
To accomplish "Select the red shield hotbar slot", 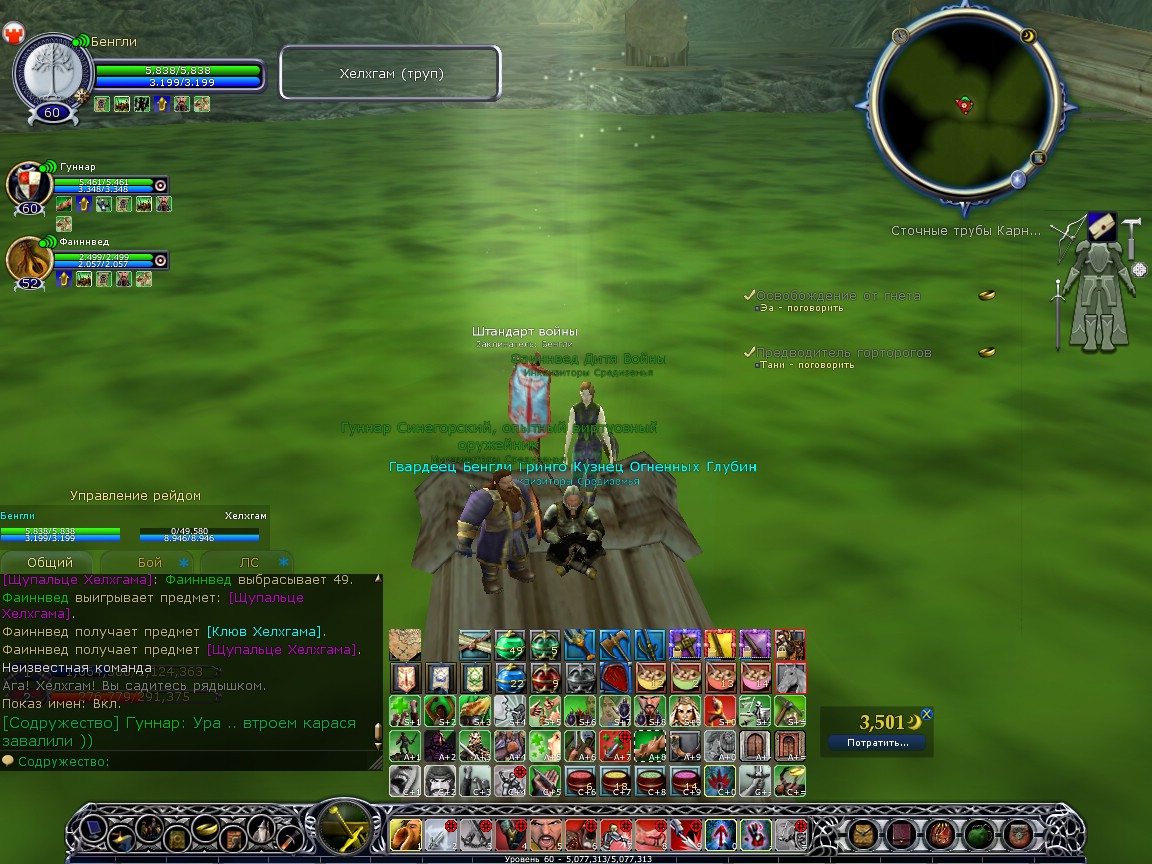I will click(615, 678).
